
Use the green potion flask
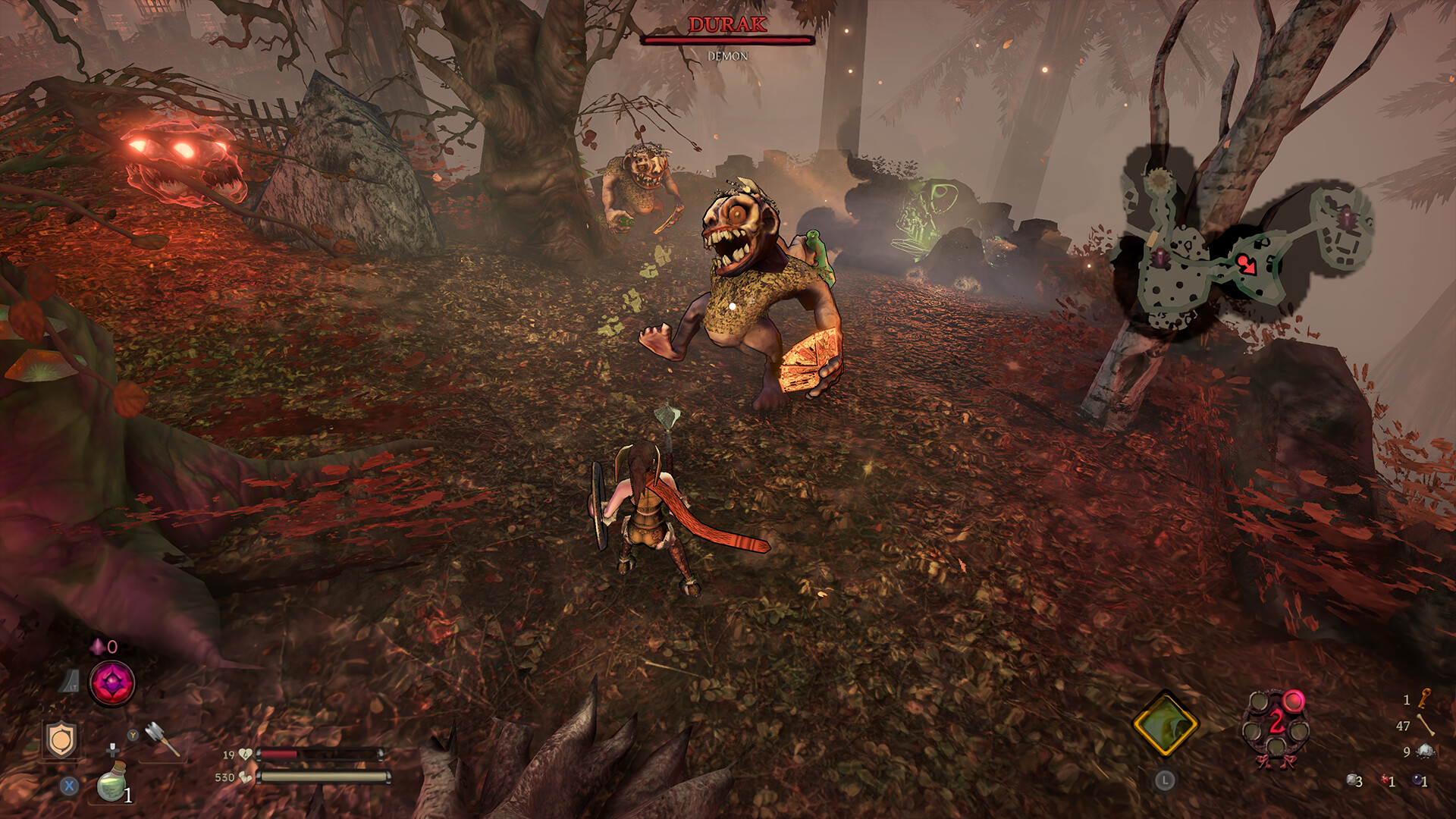111,784
